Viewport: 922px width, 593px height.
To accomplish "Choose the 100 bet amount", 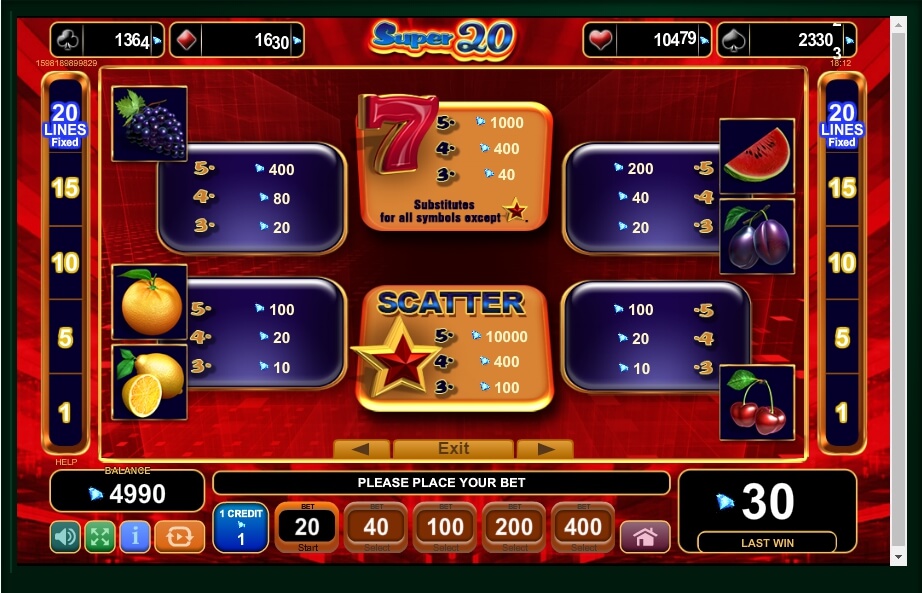I will (x=445, y=527).
